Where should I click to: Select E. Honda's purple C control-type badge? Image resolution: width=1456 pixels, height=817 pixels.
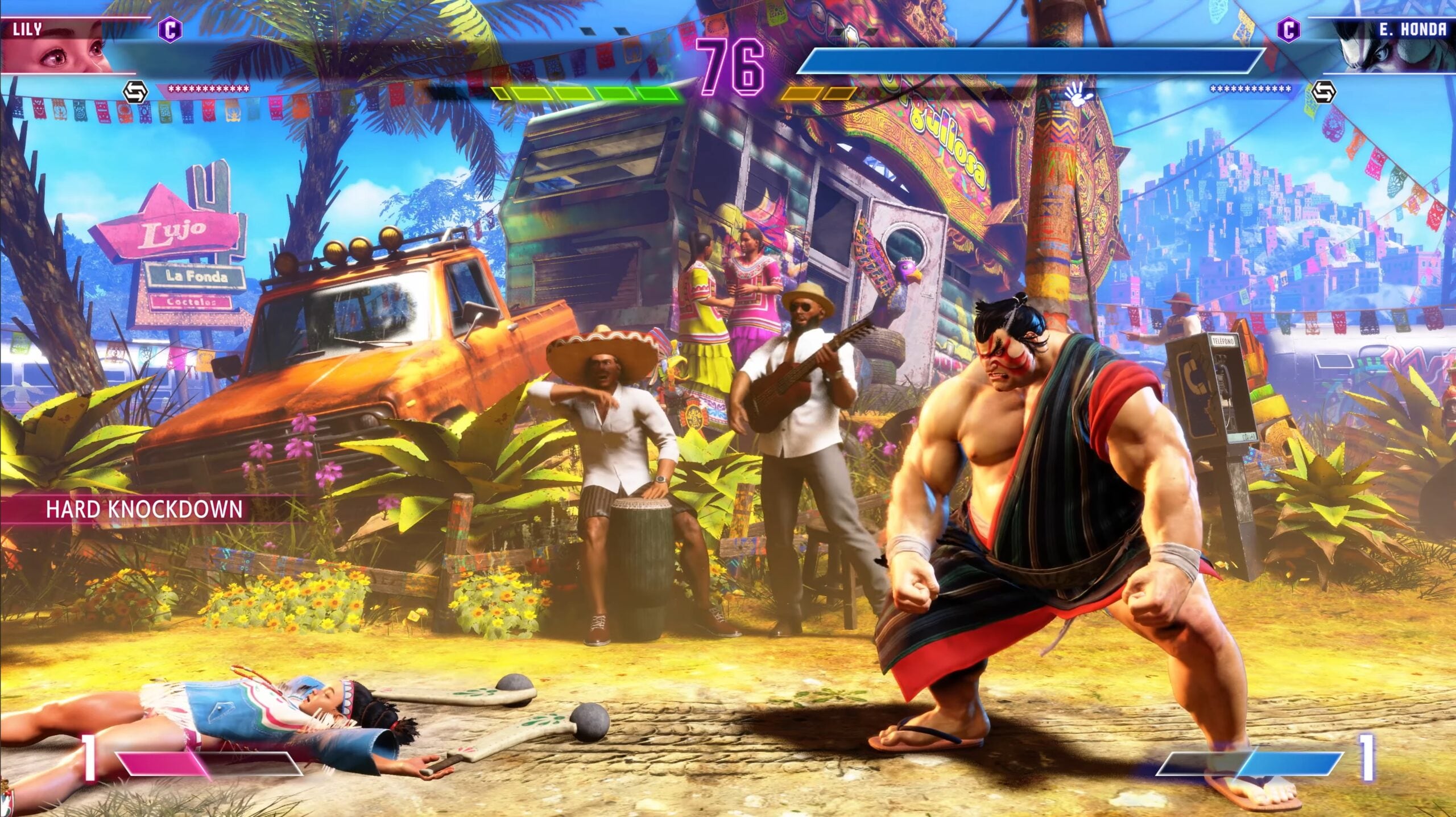click(1288, 29)
